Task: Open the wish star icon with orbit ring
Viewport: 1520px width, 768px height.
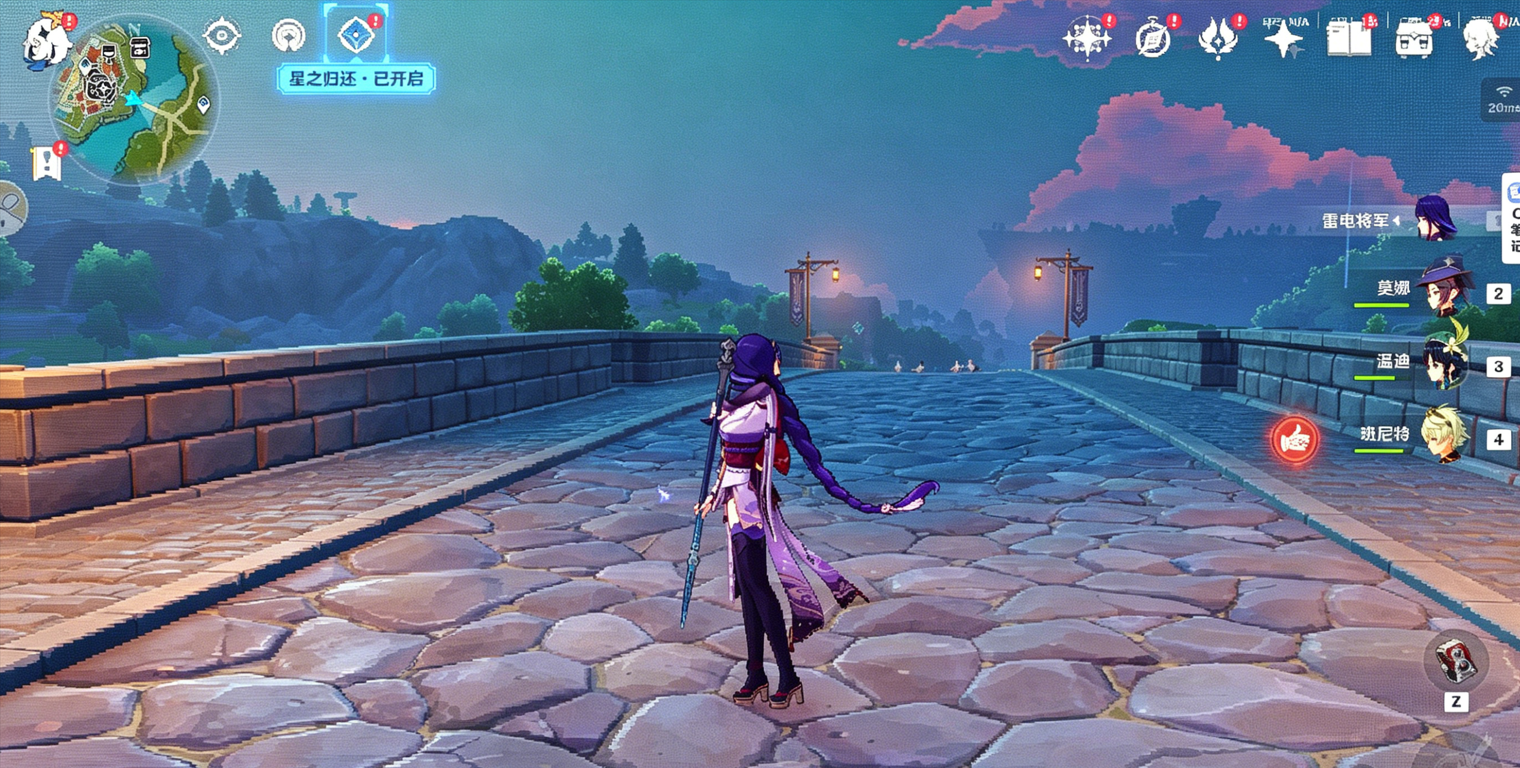Action: (1086, 38)
